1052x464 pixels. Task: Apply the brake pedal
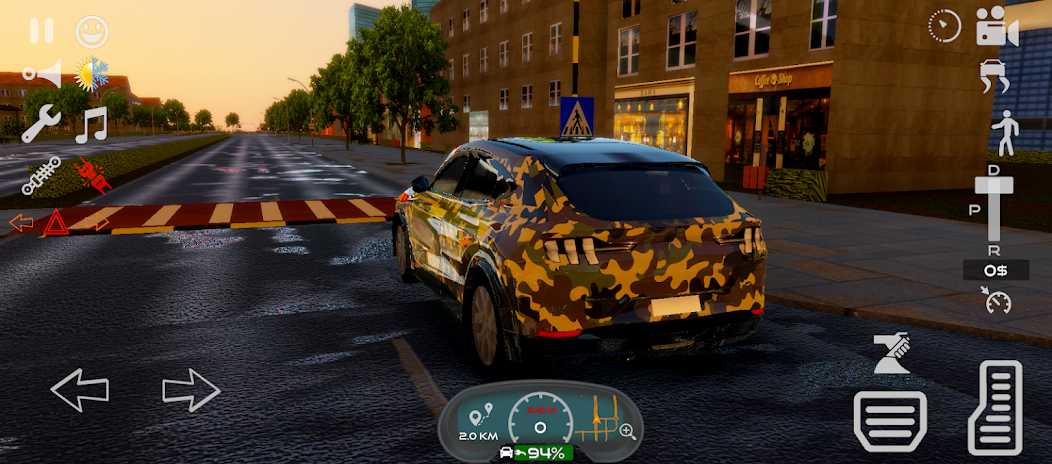(x=889, y=420)
